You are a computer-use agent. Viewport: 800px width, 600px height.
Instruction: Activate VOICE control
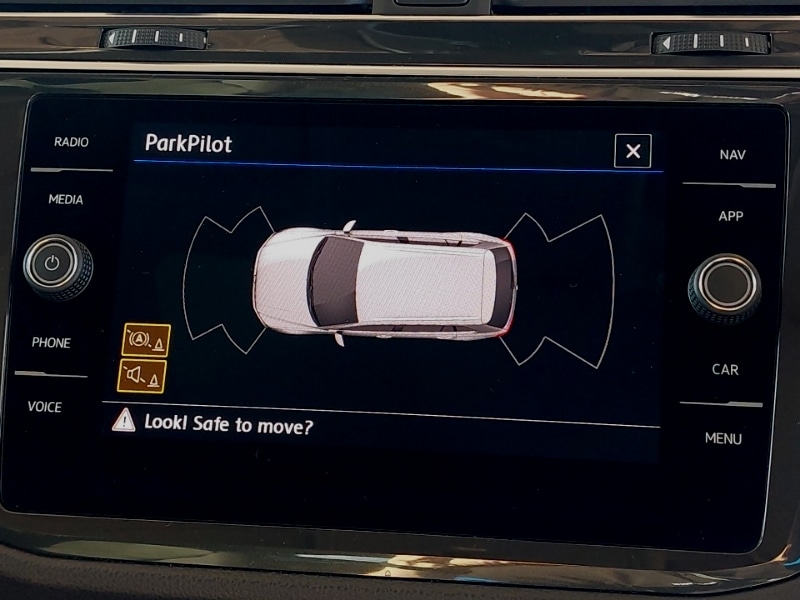tap(45, 407)
